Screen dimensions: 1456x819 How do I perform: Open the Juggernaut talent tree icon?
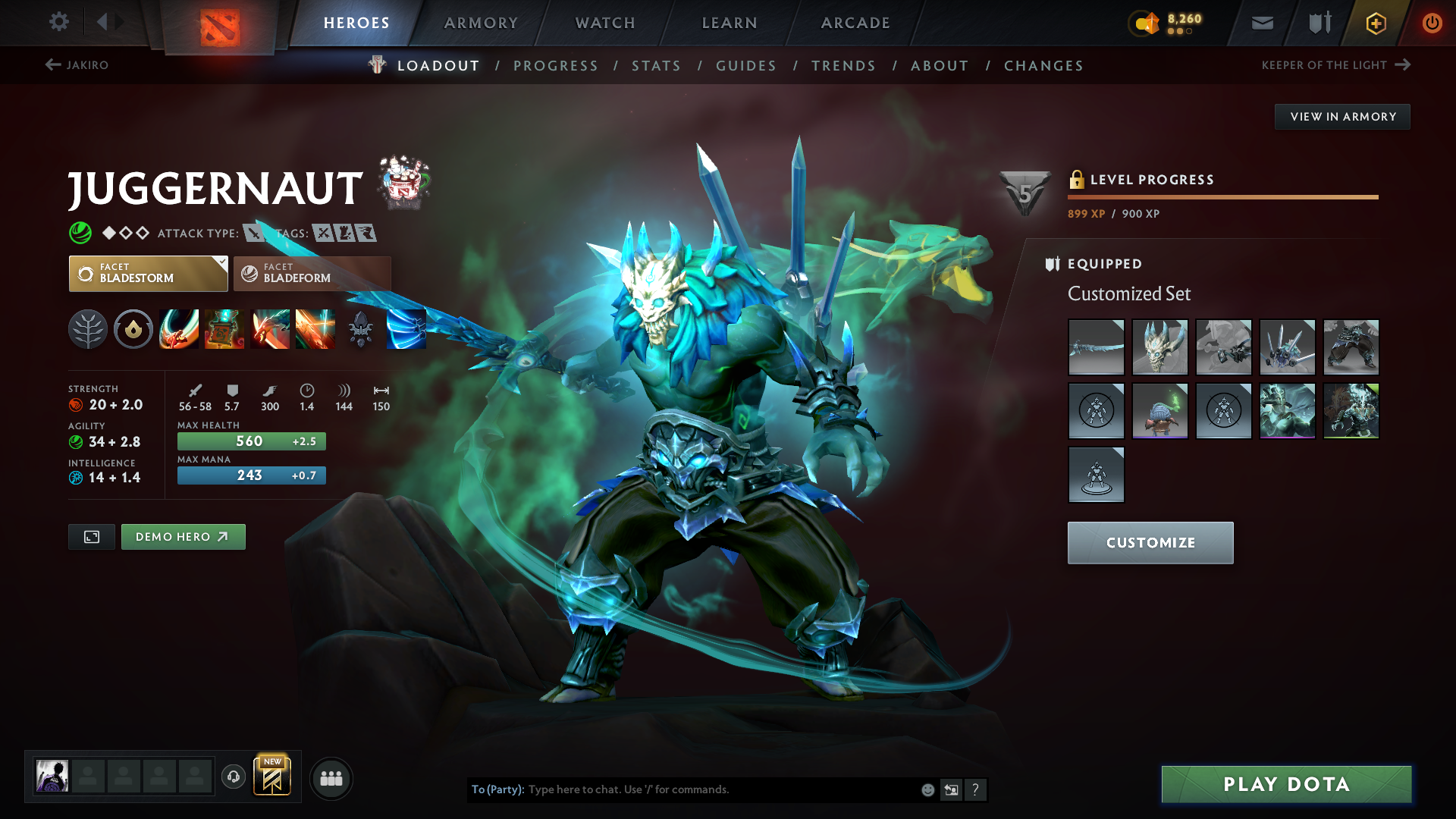click(x=88, y=329)
